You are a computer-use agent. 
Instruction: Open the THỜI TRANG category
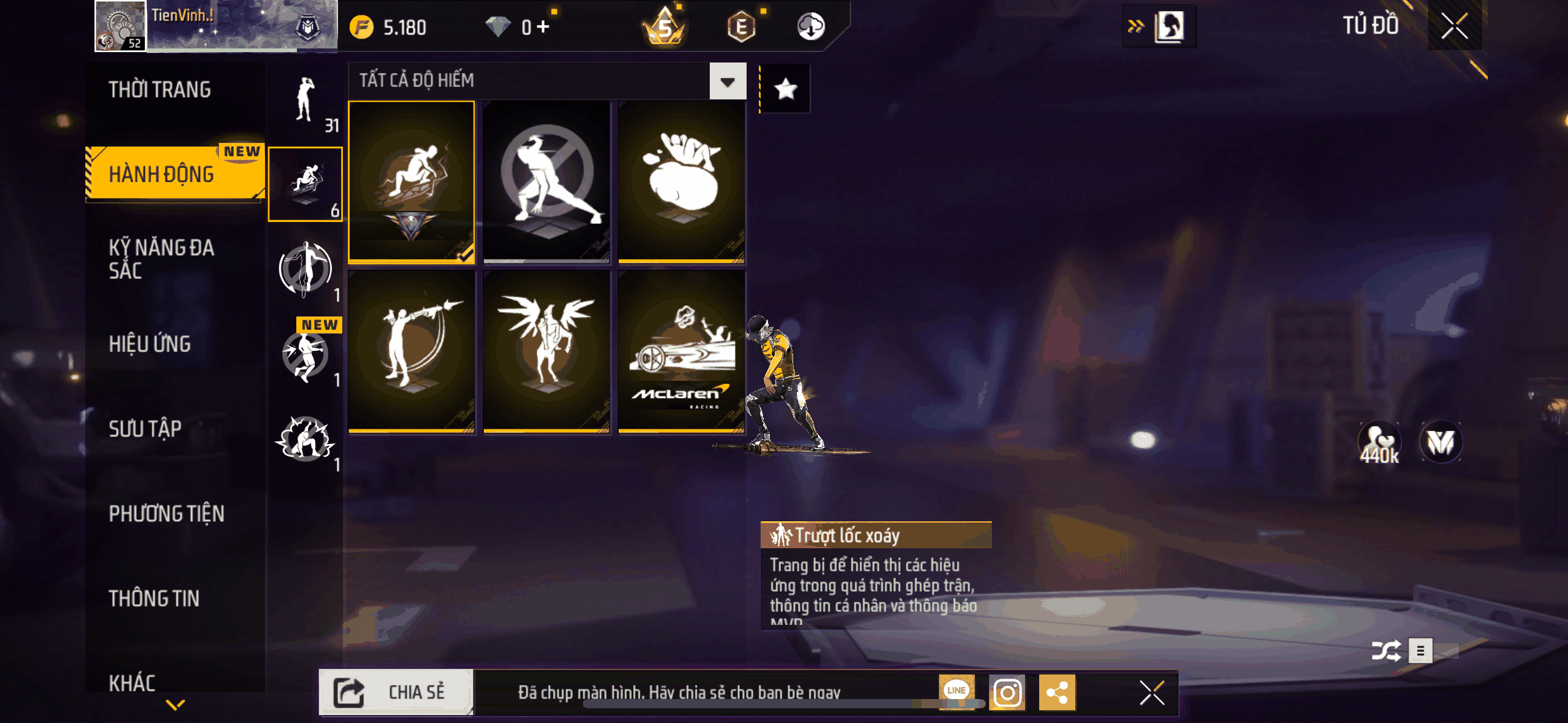159,90
